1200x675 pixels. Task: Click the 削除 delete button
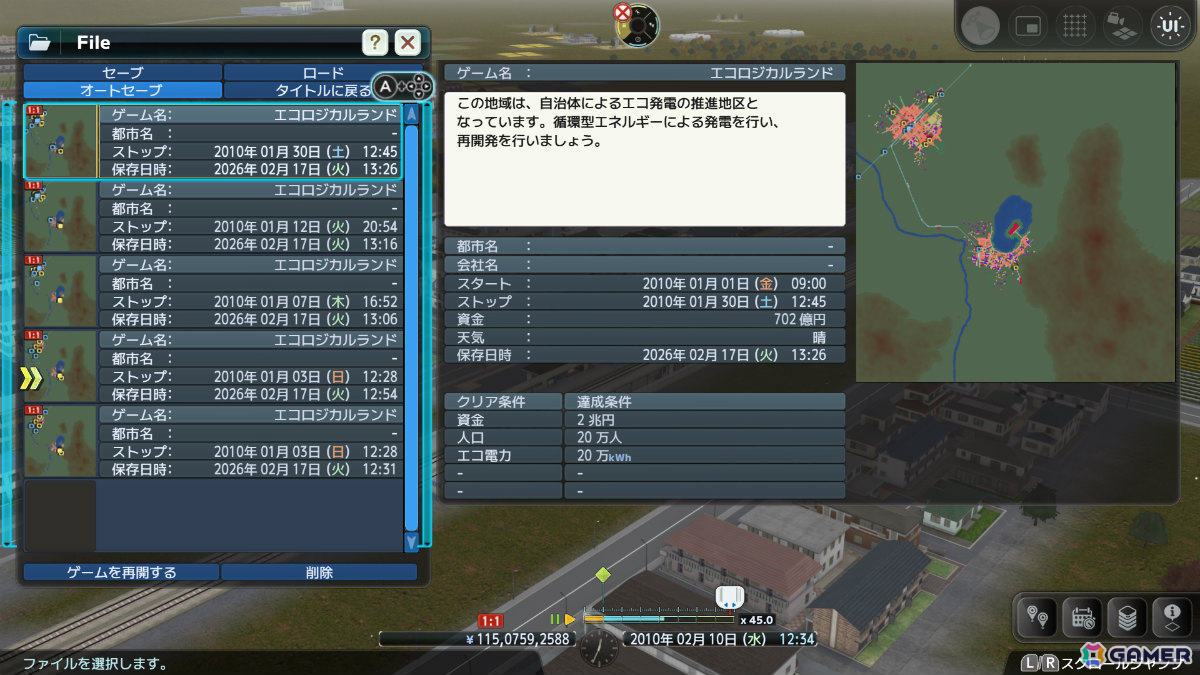(319, 573)
